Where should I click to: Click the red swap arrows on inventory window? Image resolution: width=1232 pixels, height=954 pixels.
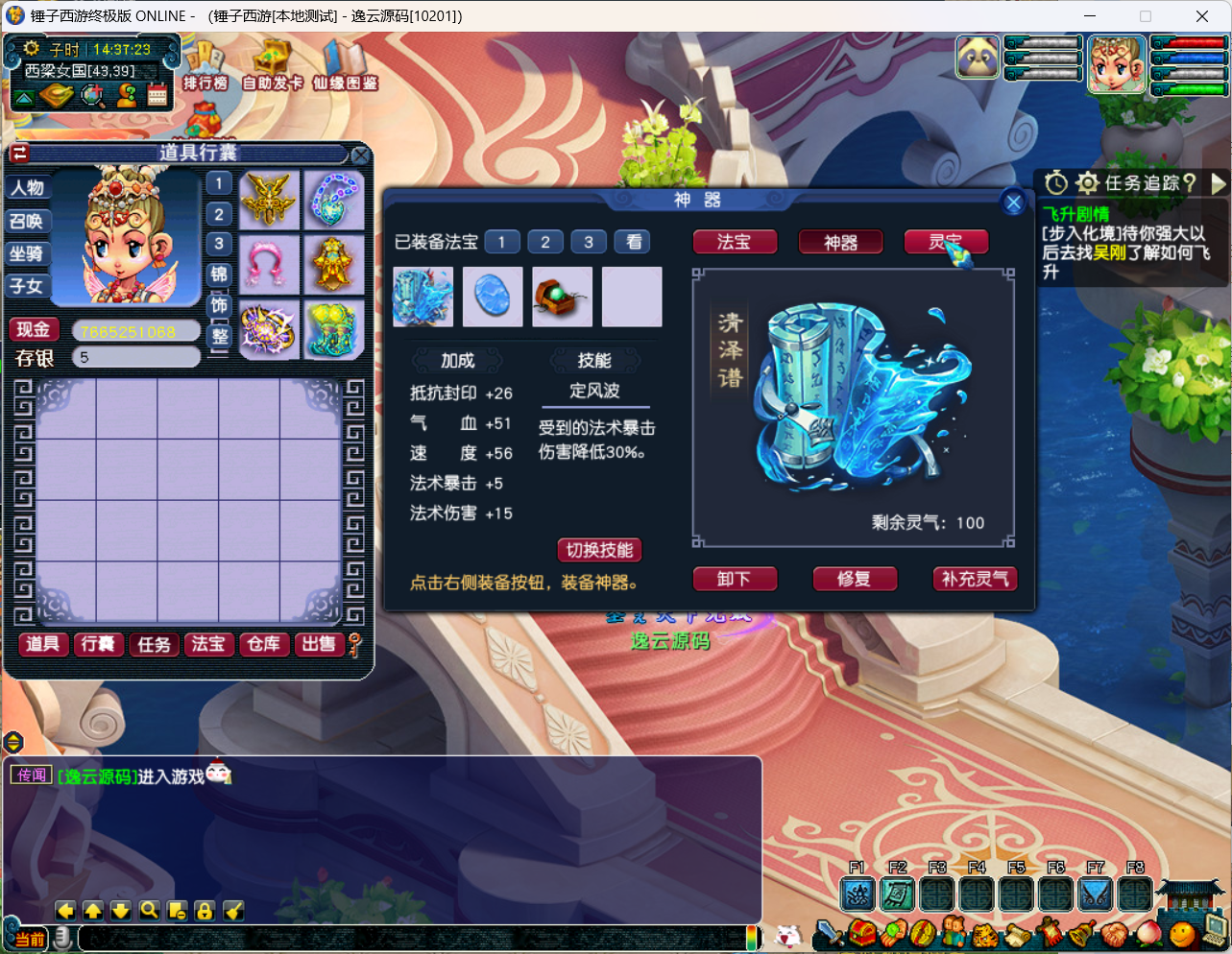coord(19,153)
